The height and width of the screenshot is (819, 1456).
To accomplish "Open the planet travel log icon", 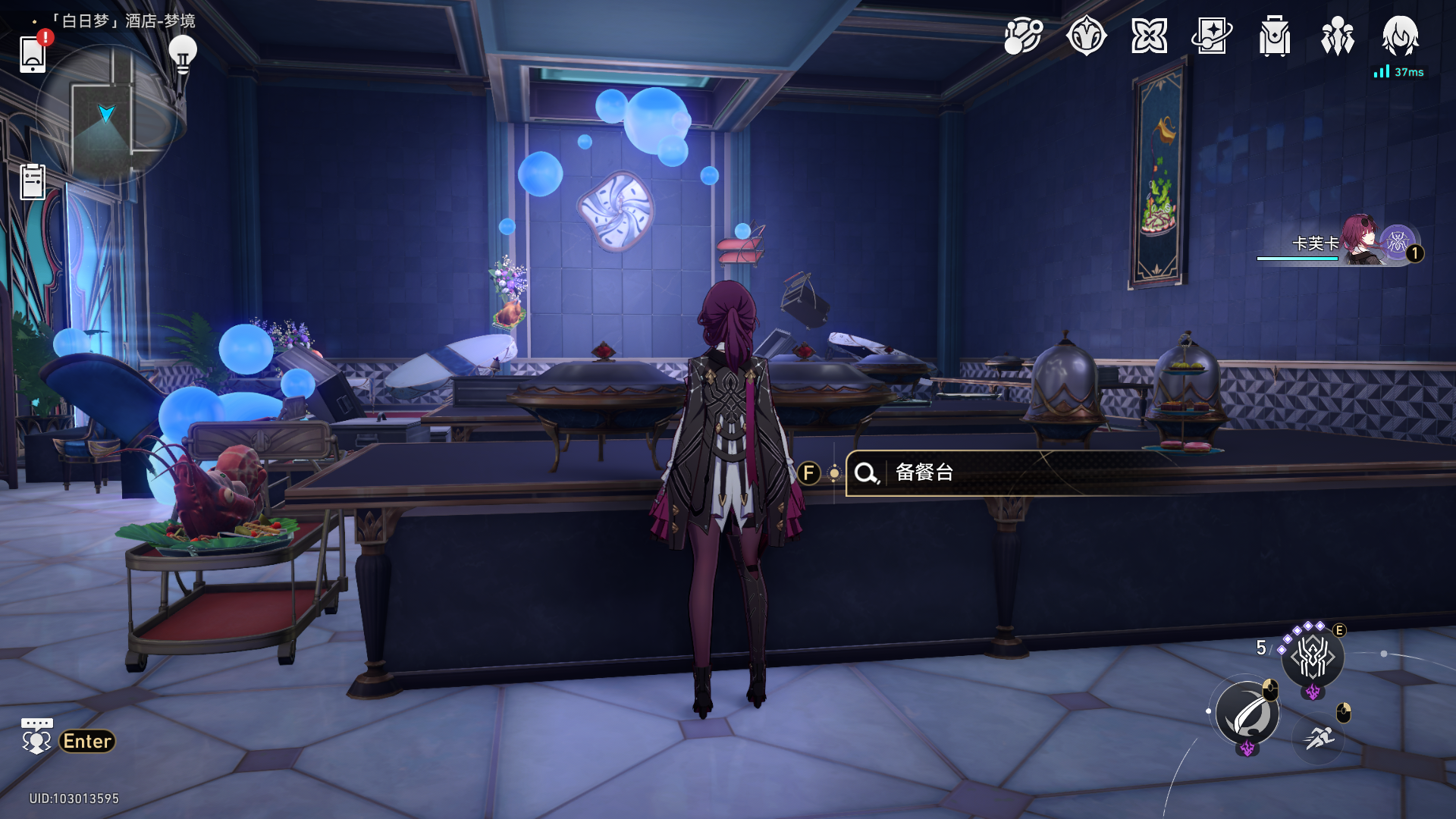I will coord(1023,36).
